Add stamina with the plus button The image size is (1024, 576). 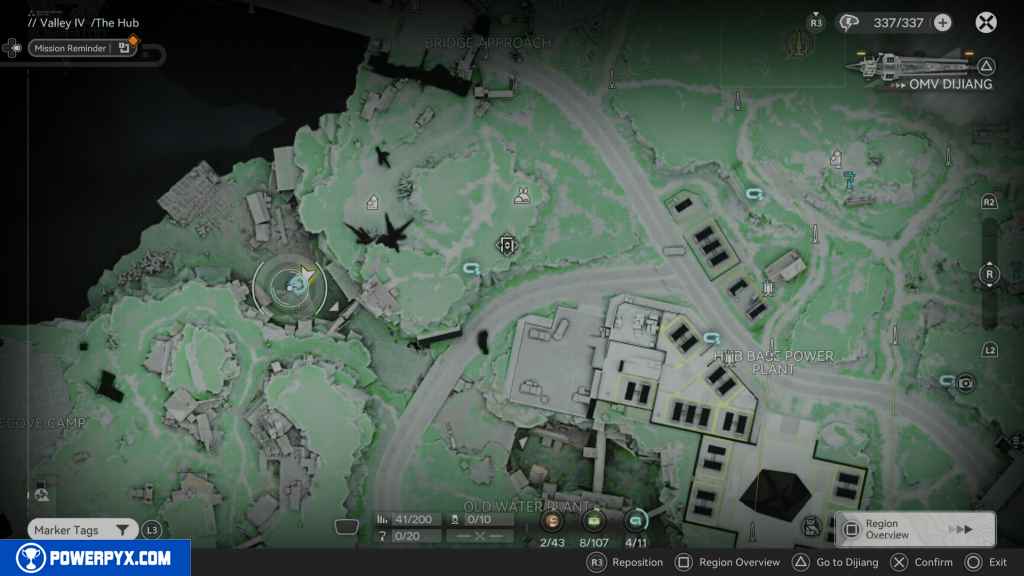click(942, 23)
